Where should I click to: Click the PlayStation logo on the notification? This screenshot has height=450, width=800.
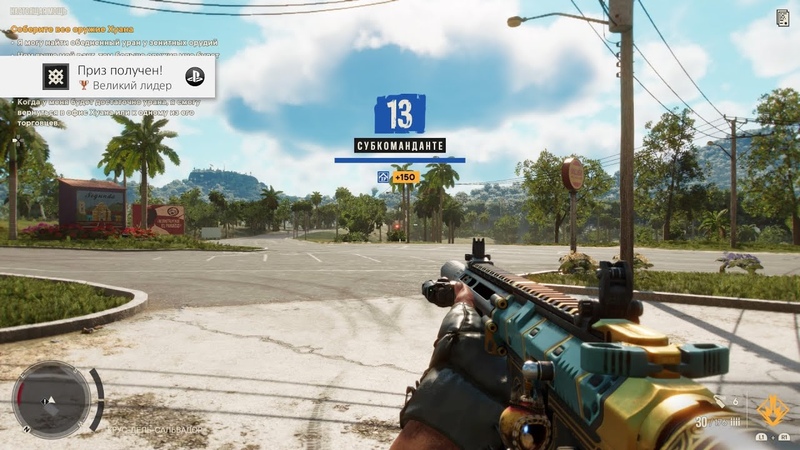194,77
